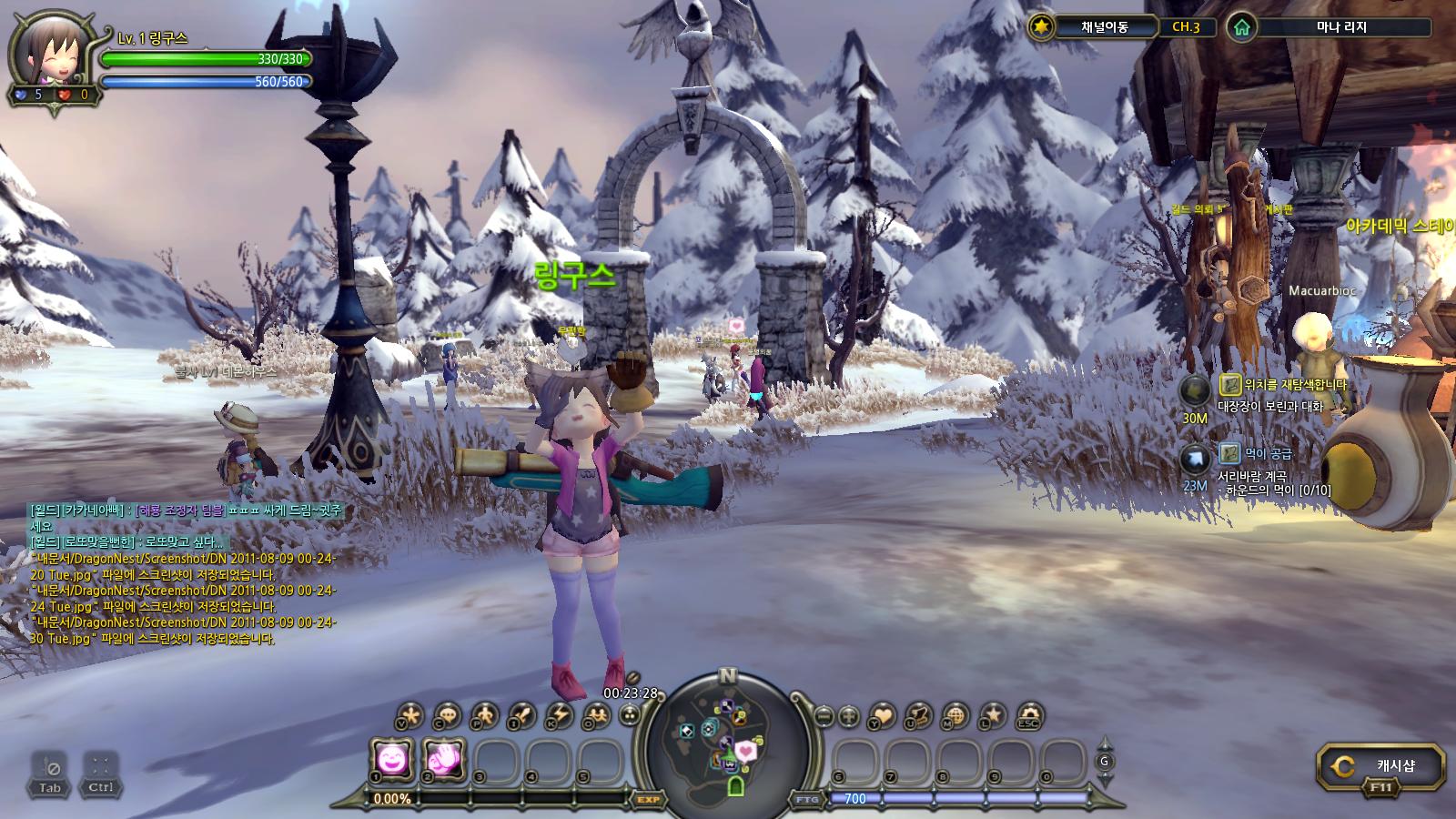
Task: Click the lightning bolt skill menu icon
Action: pos(558,715)
